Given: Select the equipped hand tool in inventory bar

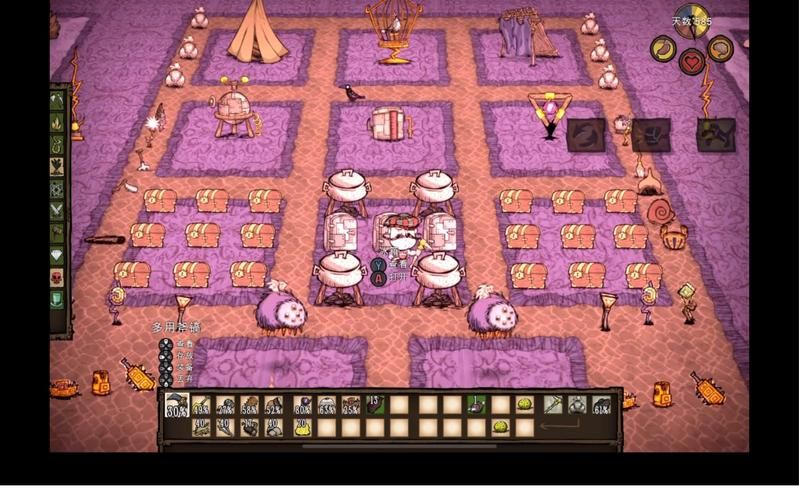Looking at the screenshot, I should (x=552, y=405).
